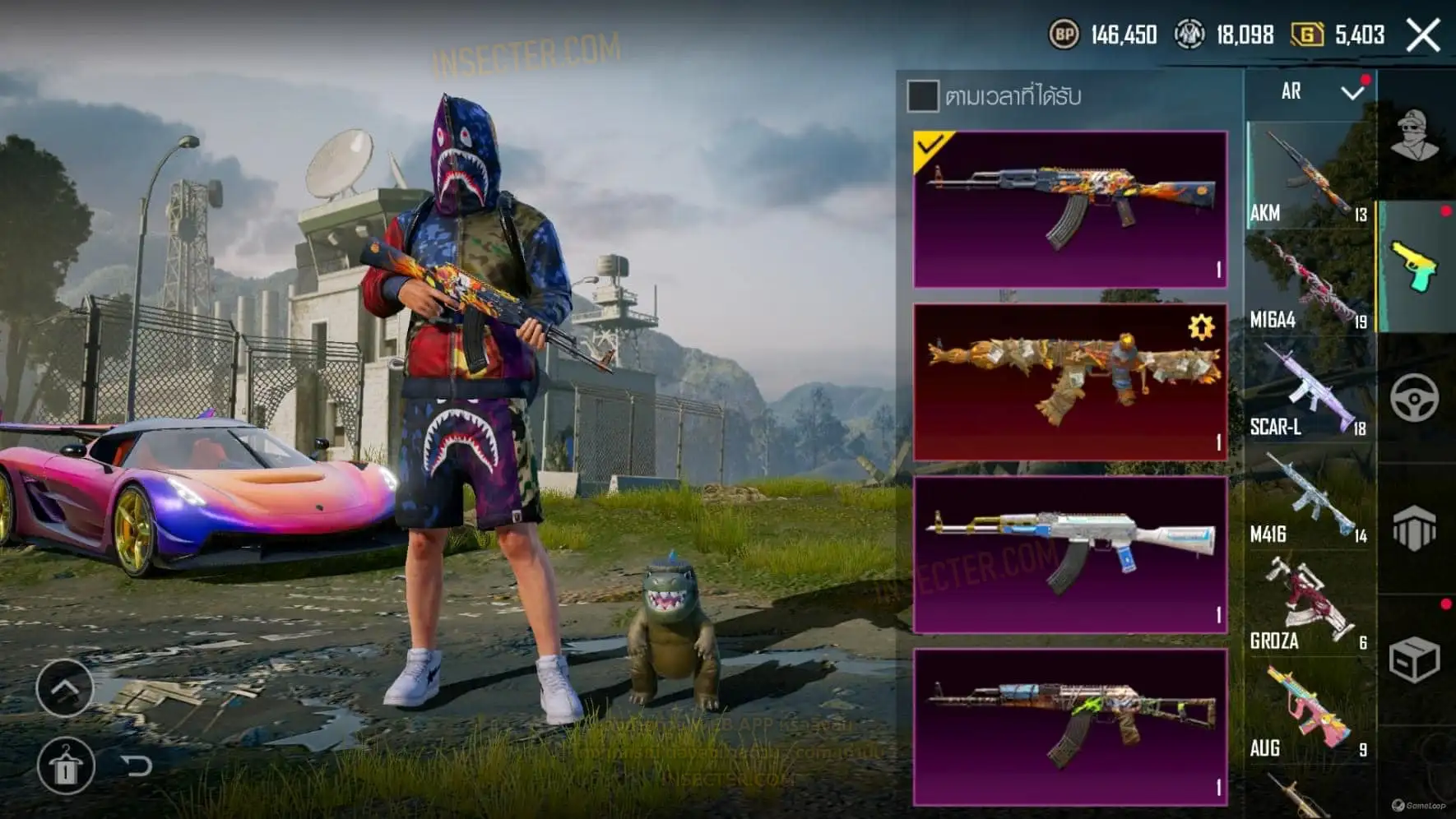Screen dimensions: 1456x819
Task: Open the AR weapon category dropdown
Action: click(1352, 92)
